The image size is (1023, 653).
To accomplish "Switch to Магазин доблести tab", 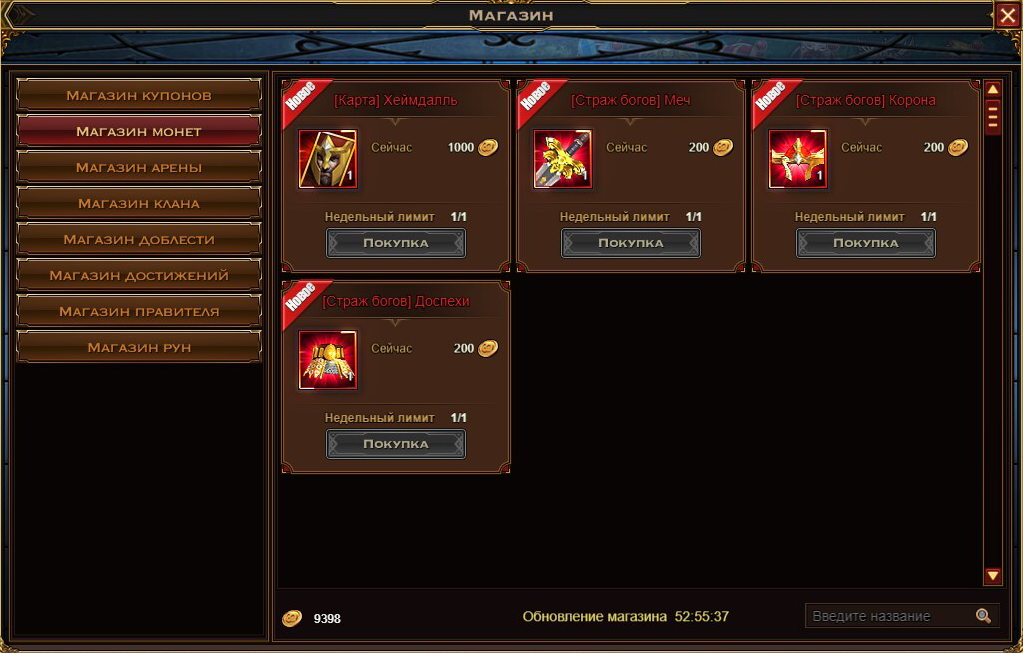I will pyautogui.click(x=139, y=240).
